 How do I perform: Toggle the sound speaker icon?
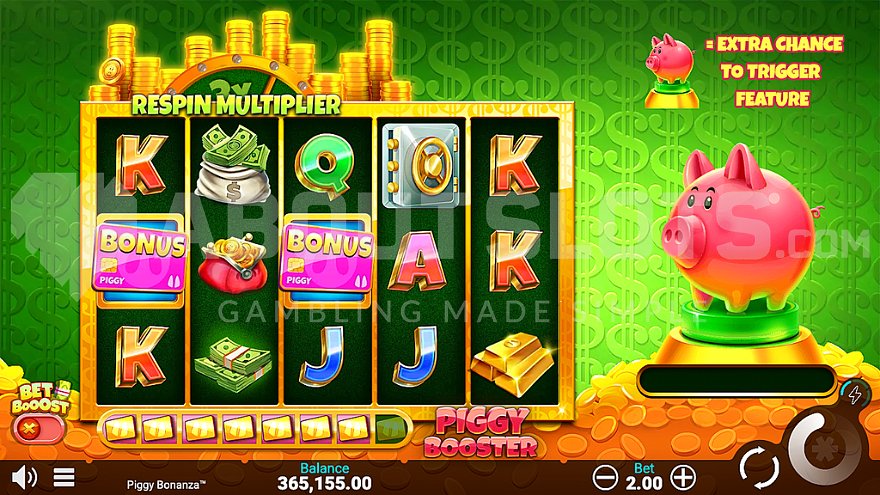point(25,476)
